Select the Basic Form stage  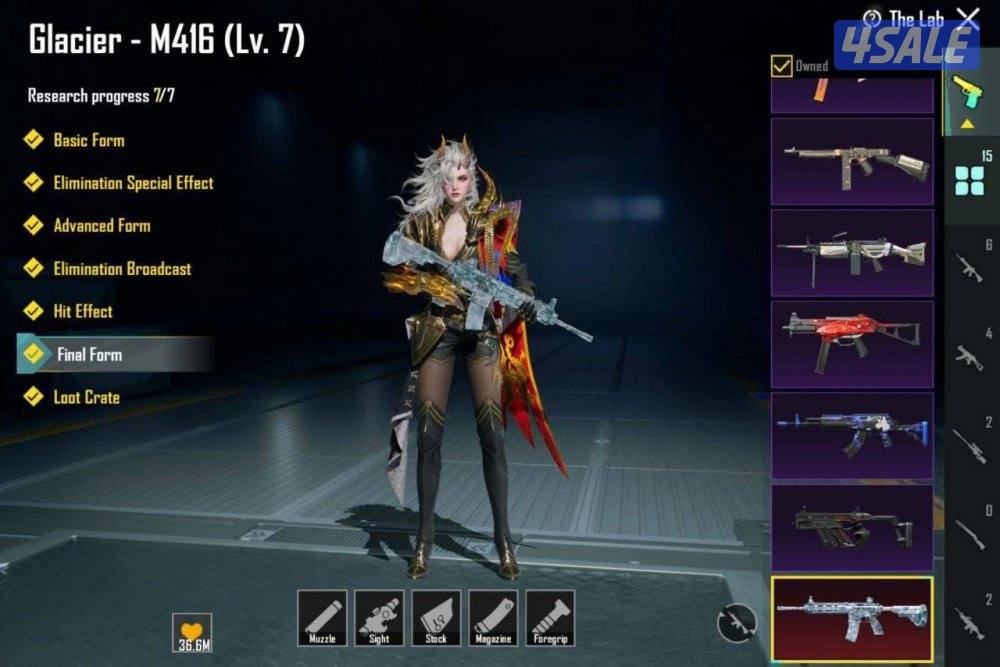[88, 140]
